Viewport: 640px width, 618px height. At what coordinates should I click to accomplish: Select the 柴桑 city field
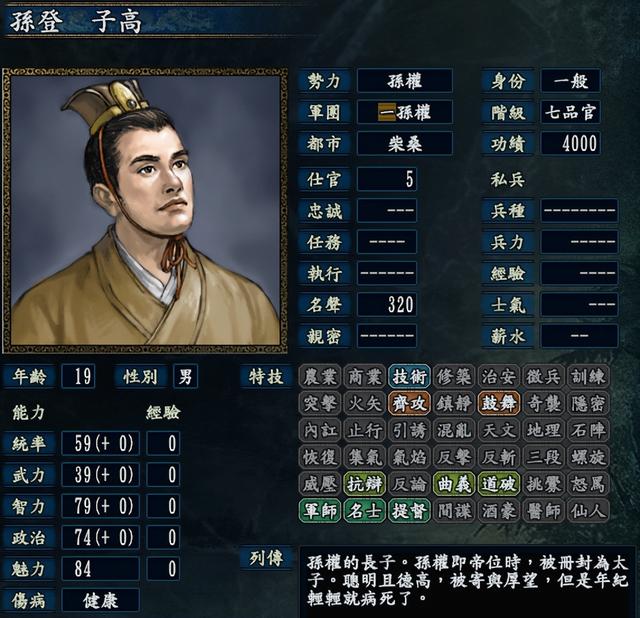point(405,143)
